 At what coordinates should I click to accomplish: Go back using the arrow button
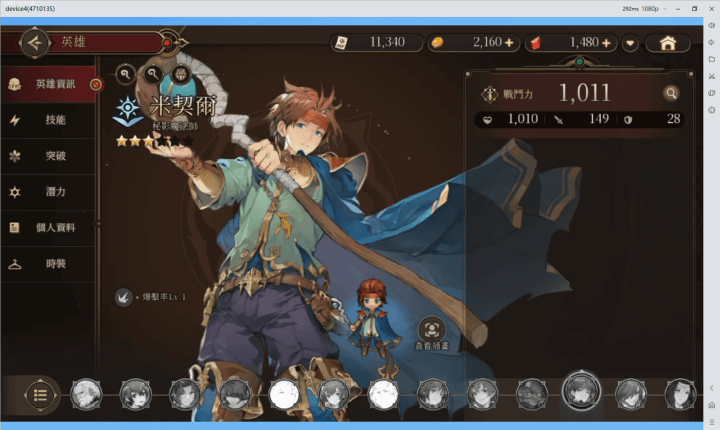[35, 42]
